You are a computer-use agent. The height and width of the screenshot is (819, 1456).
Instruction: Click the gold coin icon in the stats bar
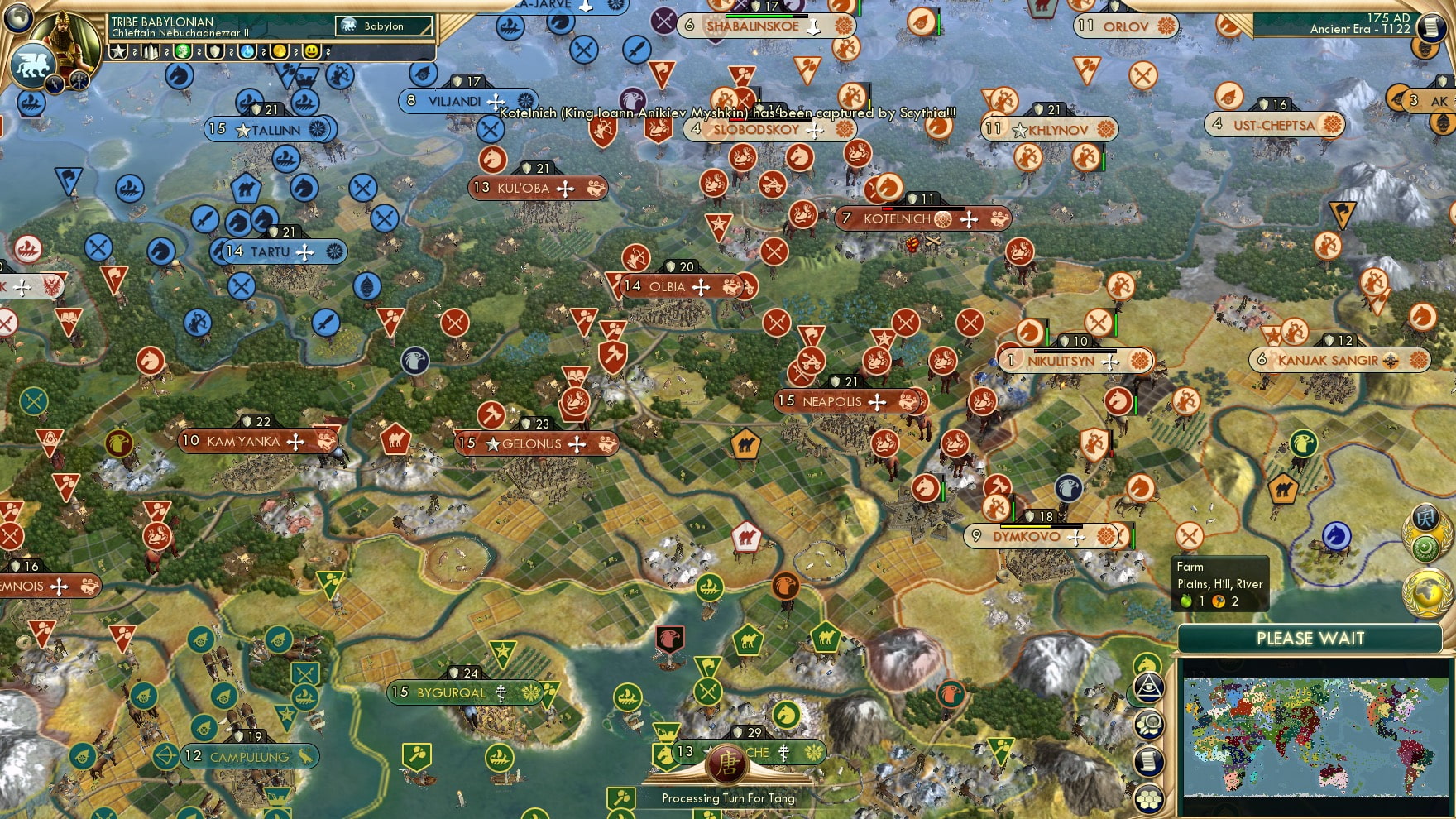[x=279, y=51]
